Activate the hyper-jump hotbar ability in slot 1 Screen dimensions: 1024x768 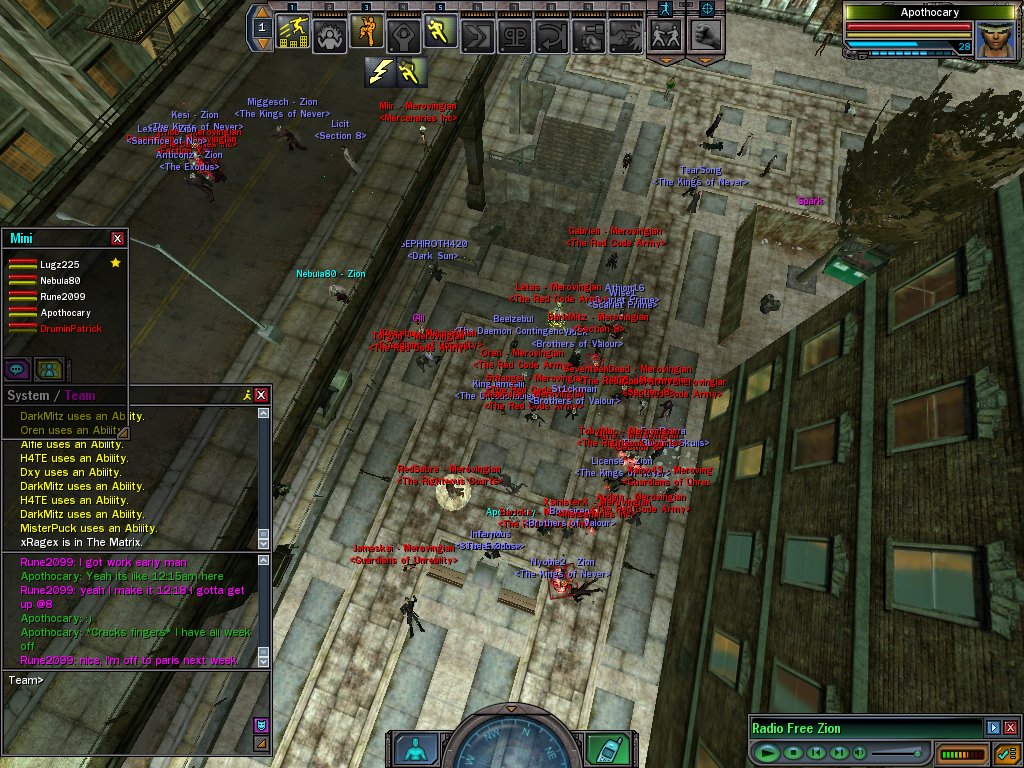(x=293, y=33)
